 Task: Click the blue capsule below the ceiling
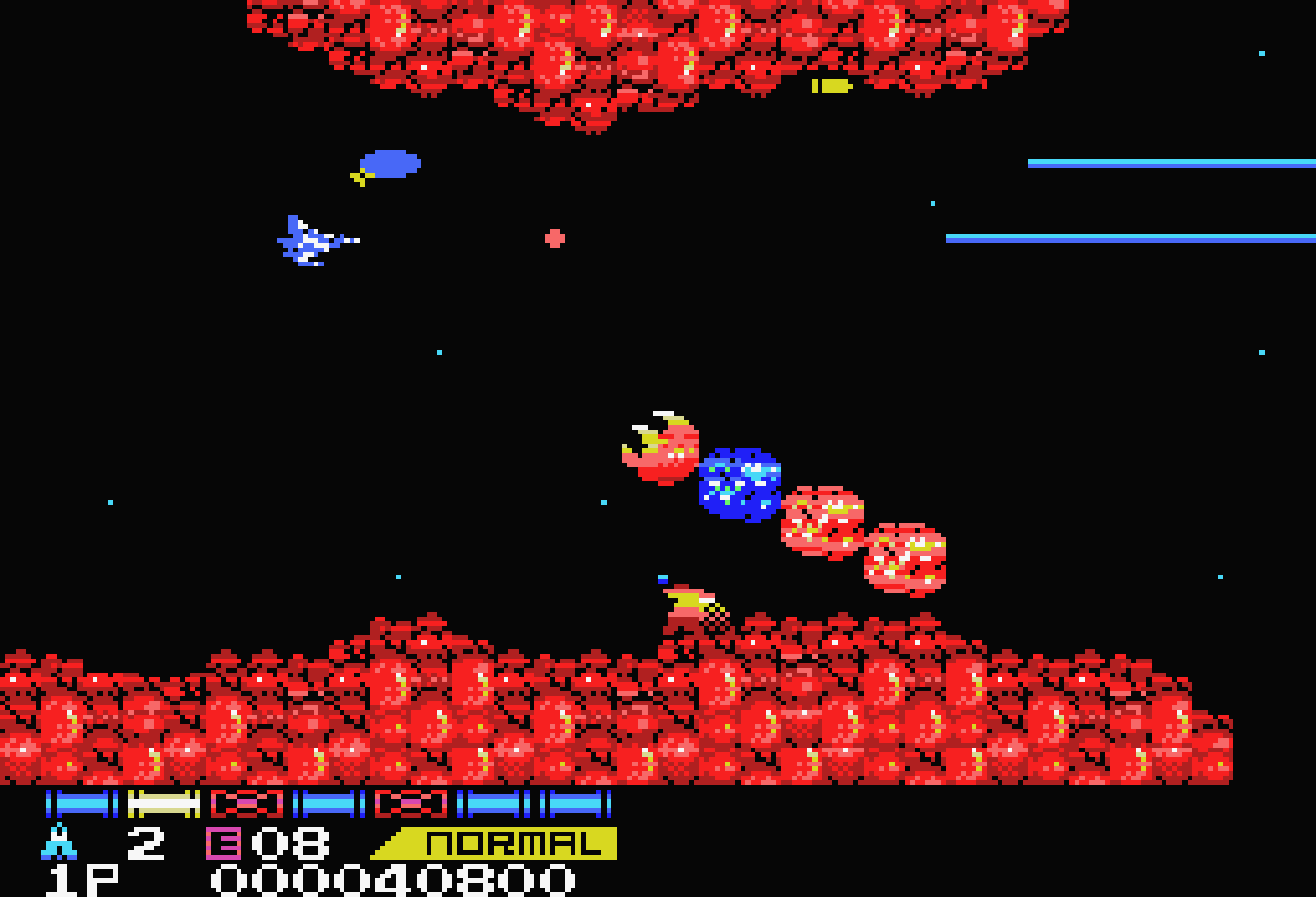pyautogui.click(x=389, y=164)
